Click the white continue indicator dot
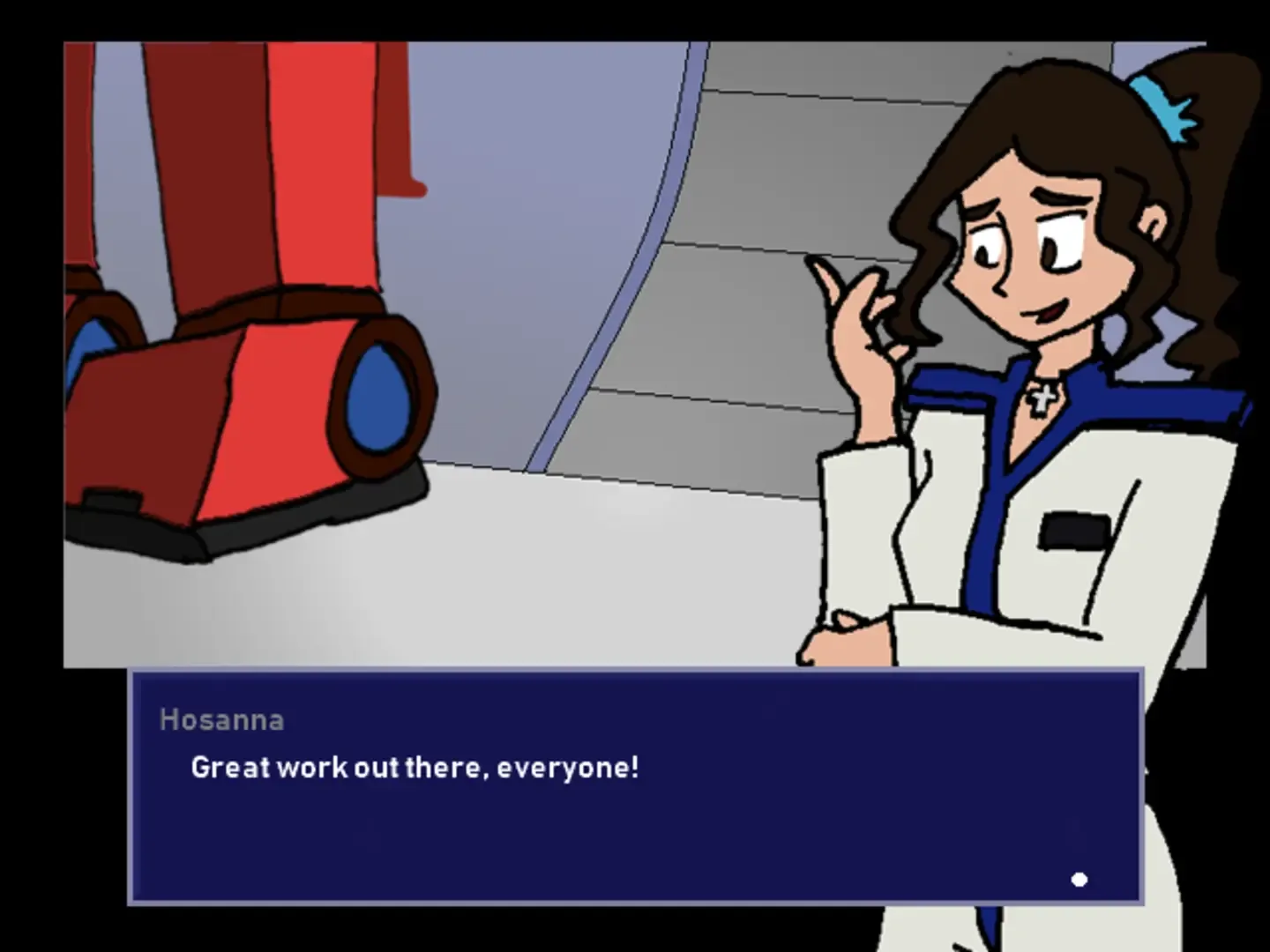The image size is (1270, 952). click(x=1079, y=878)
